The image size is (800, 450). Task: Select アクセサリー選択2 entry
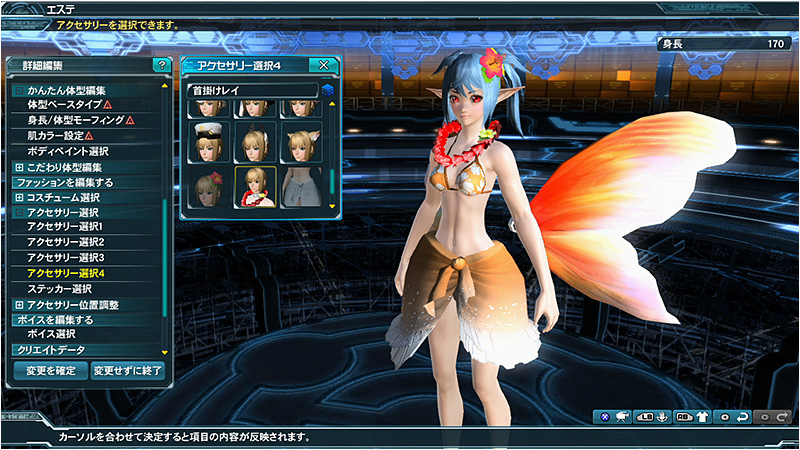pos(66,242)
